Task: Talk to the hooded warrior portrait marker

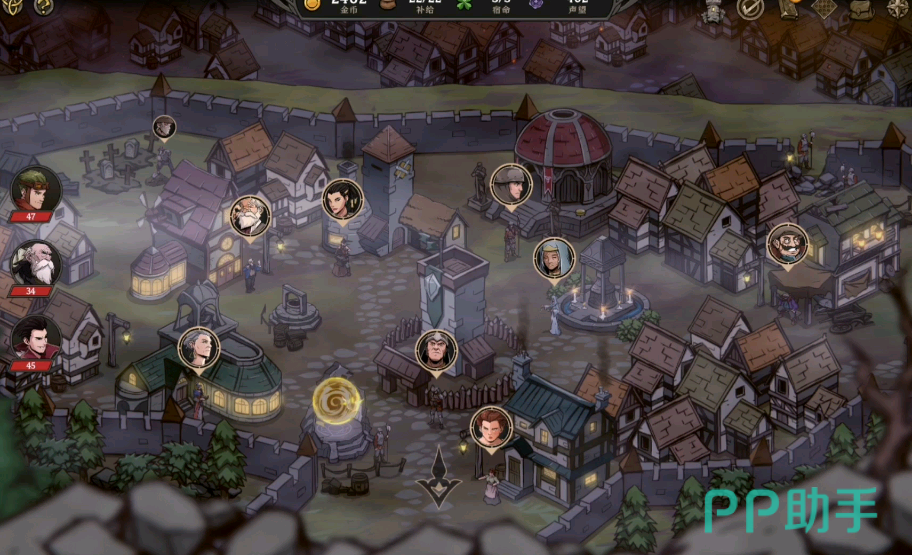Action: pyautogui.click(x=435, y=350)
